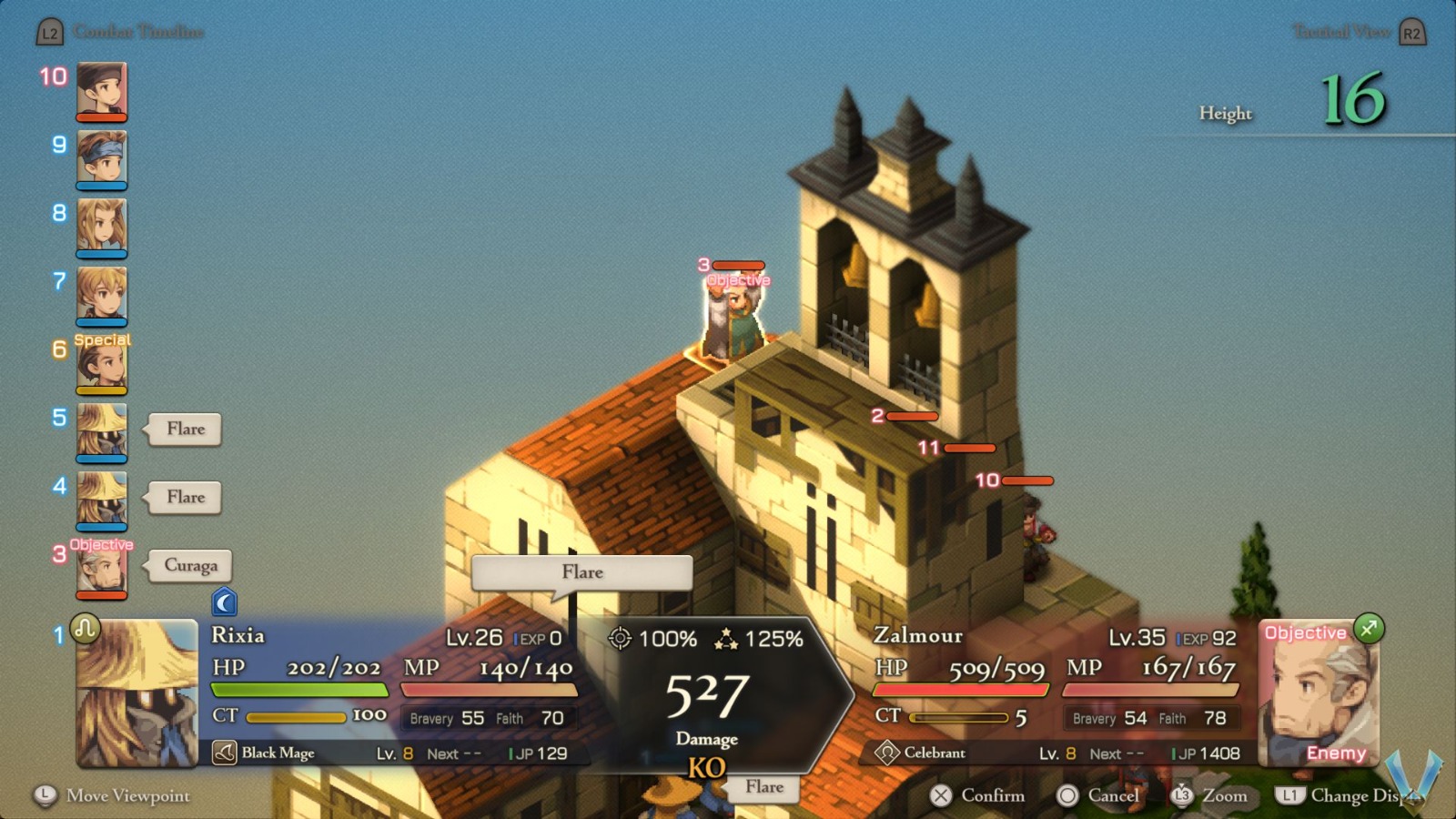The height and width of the screenshot is (819, 1456).
Task: Select the star icon showing 125% multiplier
Action: pyautogui.click(x=728, y=640)
